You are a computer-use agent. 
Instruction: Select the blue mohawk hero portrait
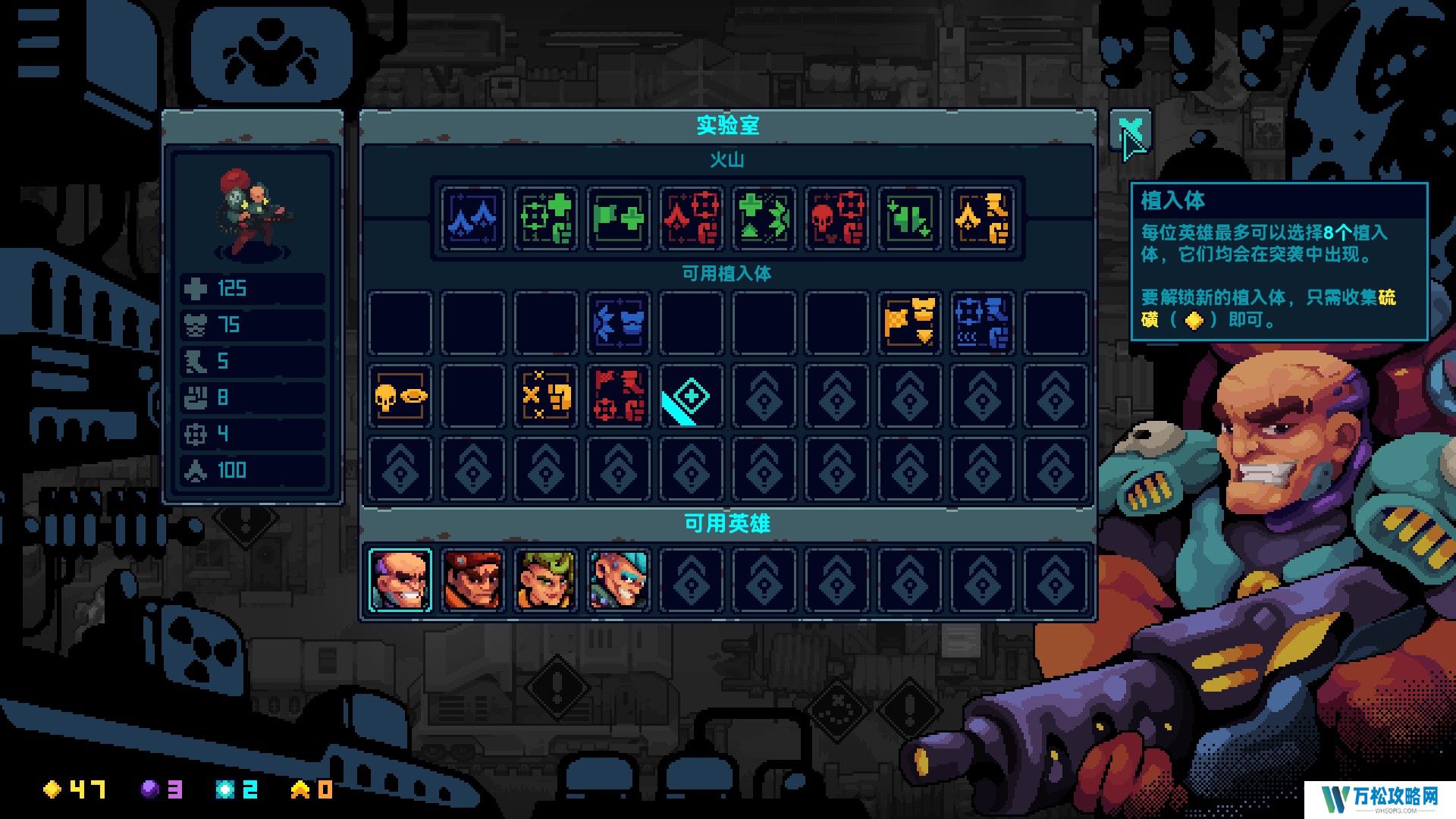[619, 580]
